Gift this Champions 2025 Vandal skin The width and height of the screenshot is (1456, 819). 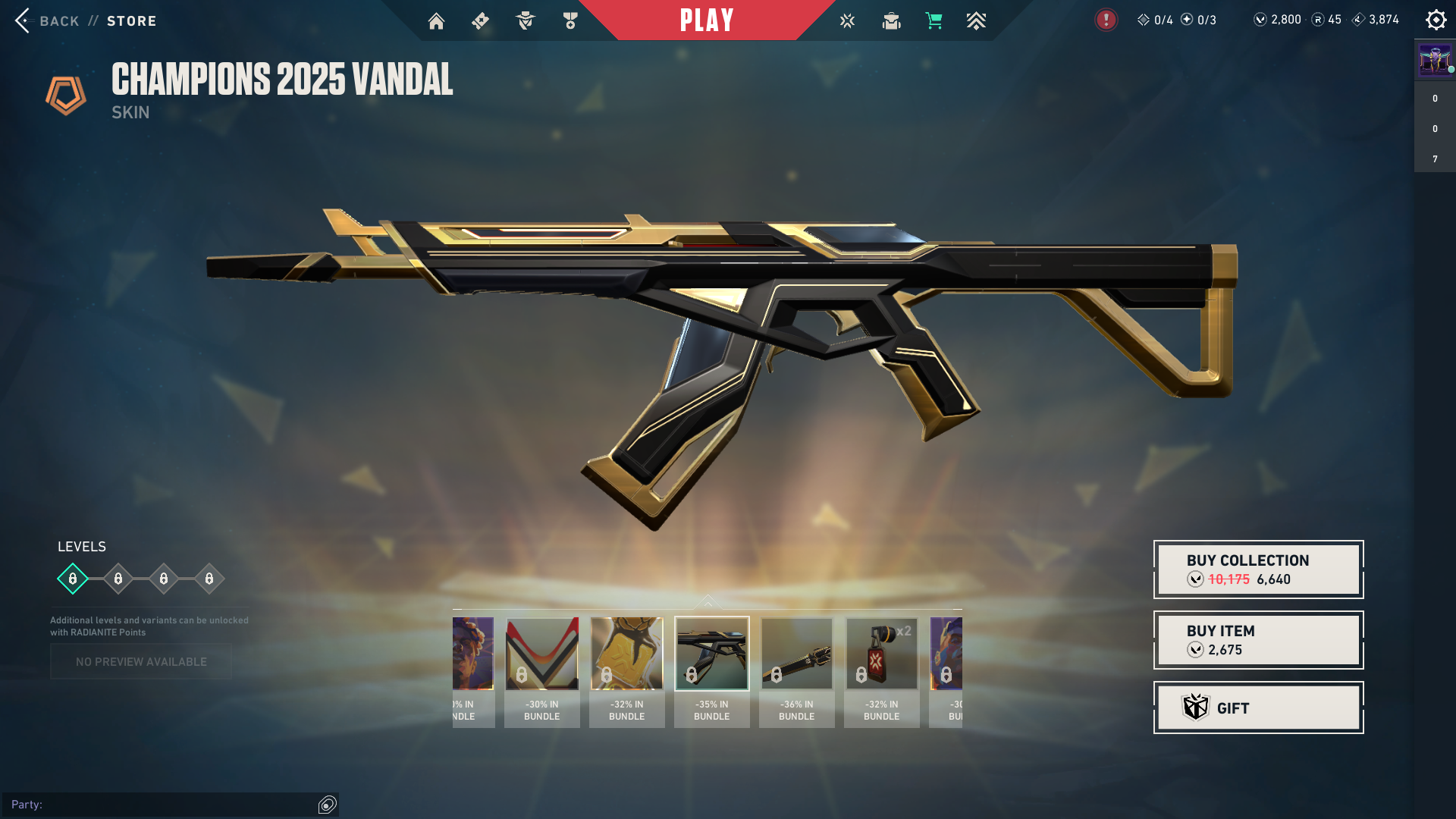tap(1258, 708)
